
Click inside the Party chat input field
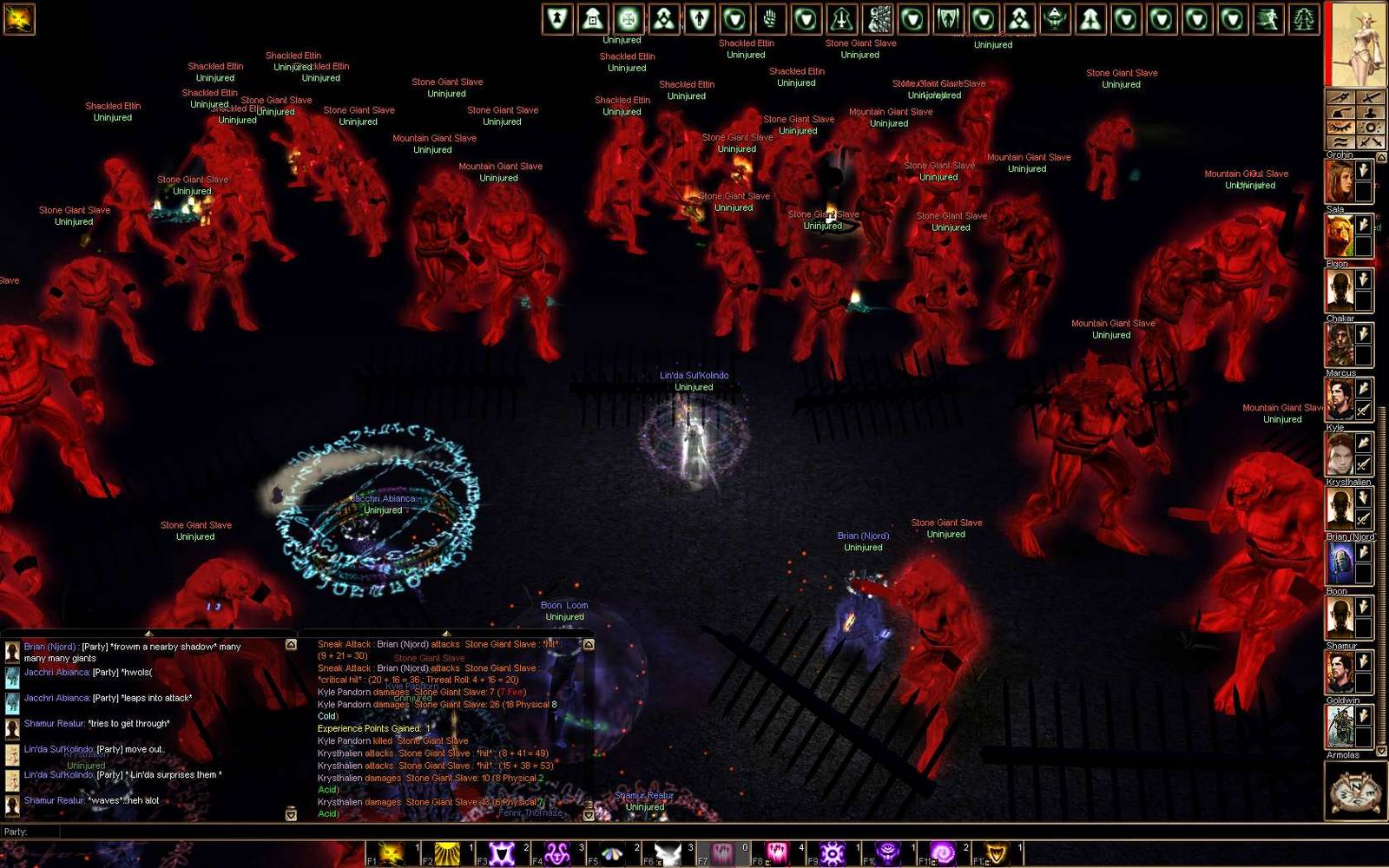(174, 831)
